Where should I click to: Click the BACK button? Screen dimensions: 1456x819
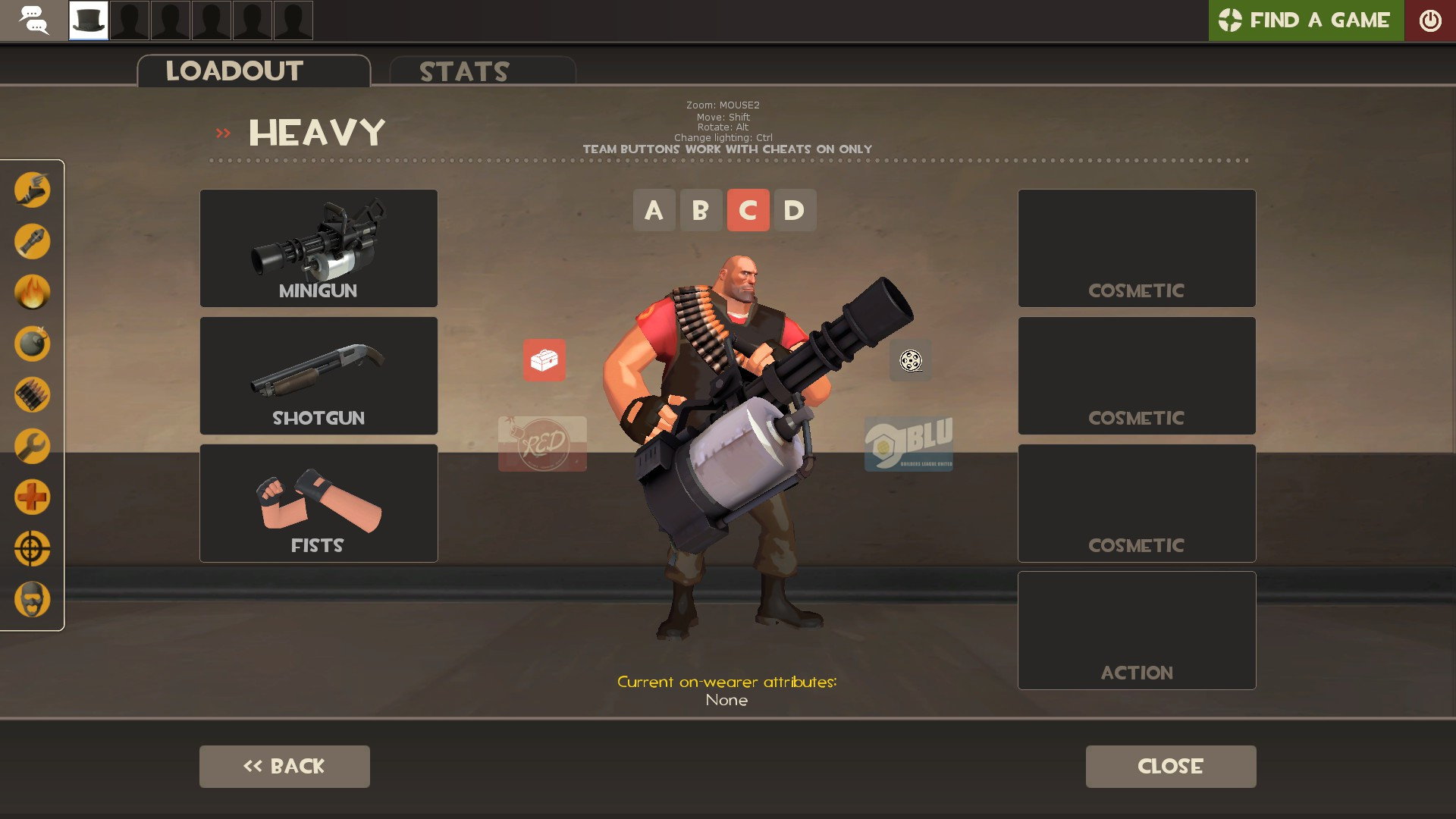click(x=284, y=766)
